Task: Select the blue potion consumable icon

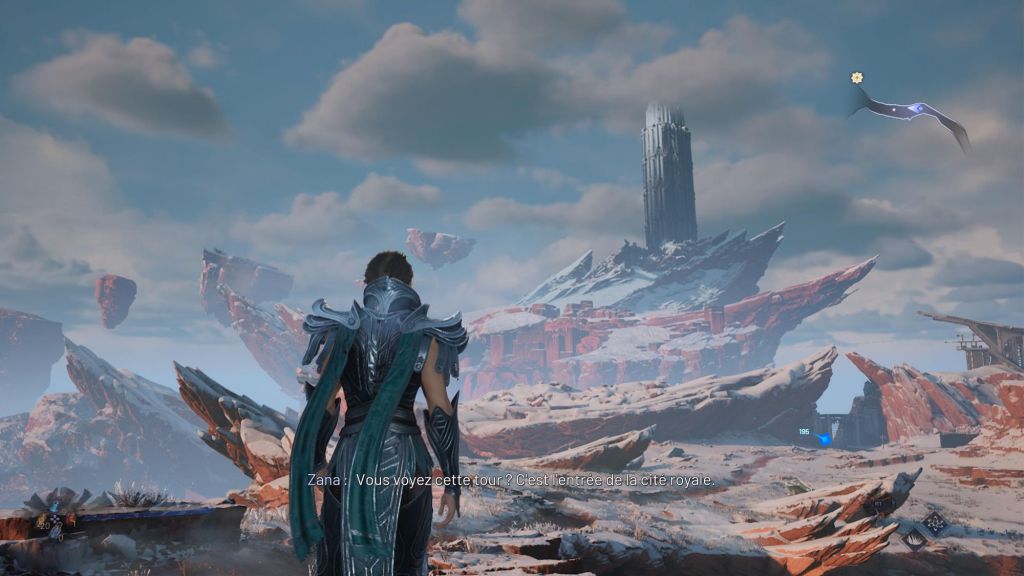Action: pos(55,533)
